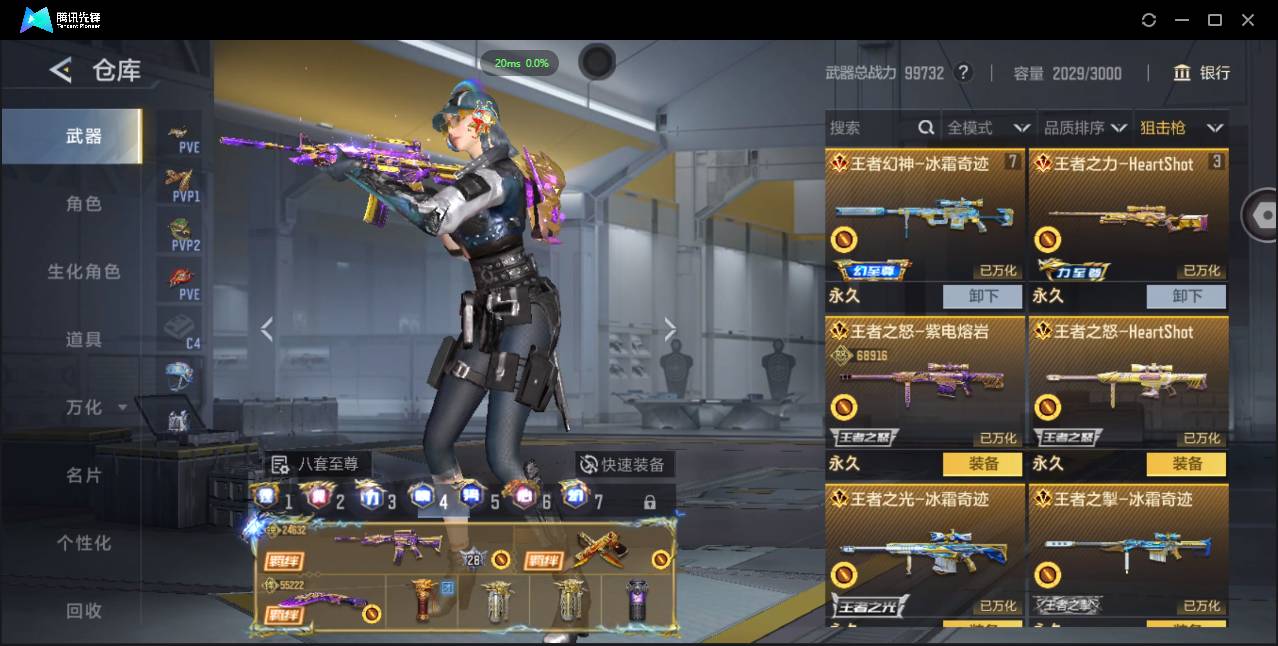Go back from the 仓库 screen
This screenshot has width=1278, height=646.
(61, 70)
